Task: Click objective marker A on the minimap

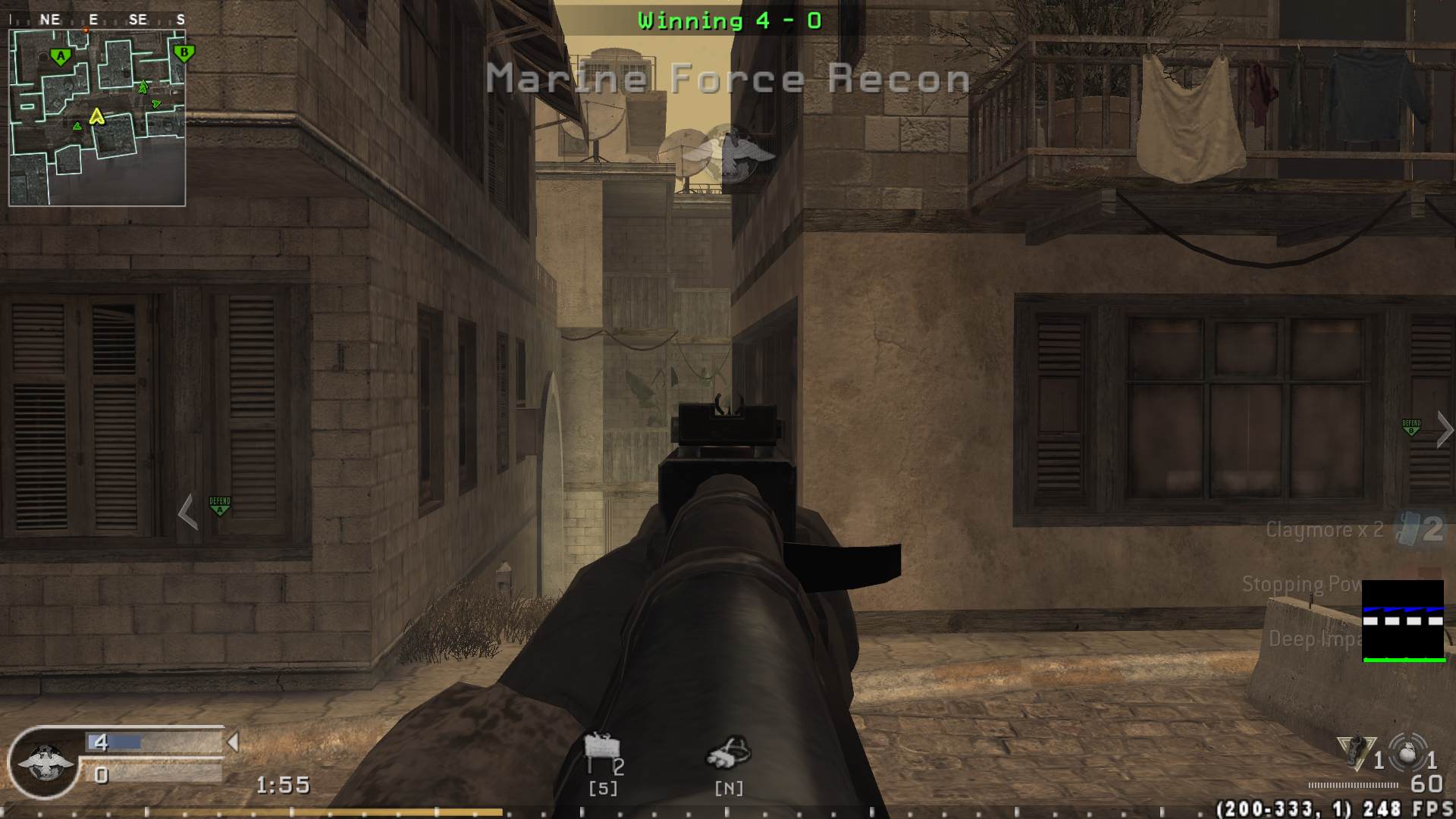Action: pos(59,55)
